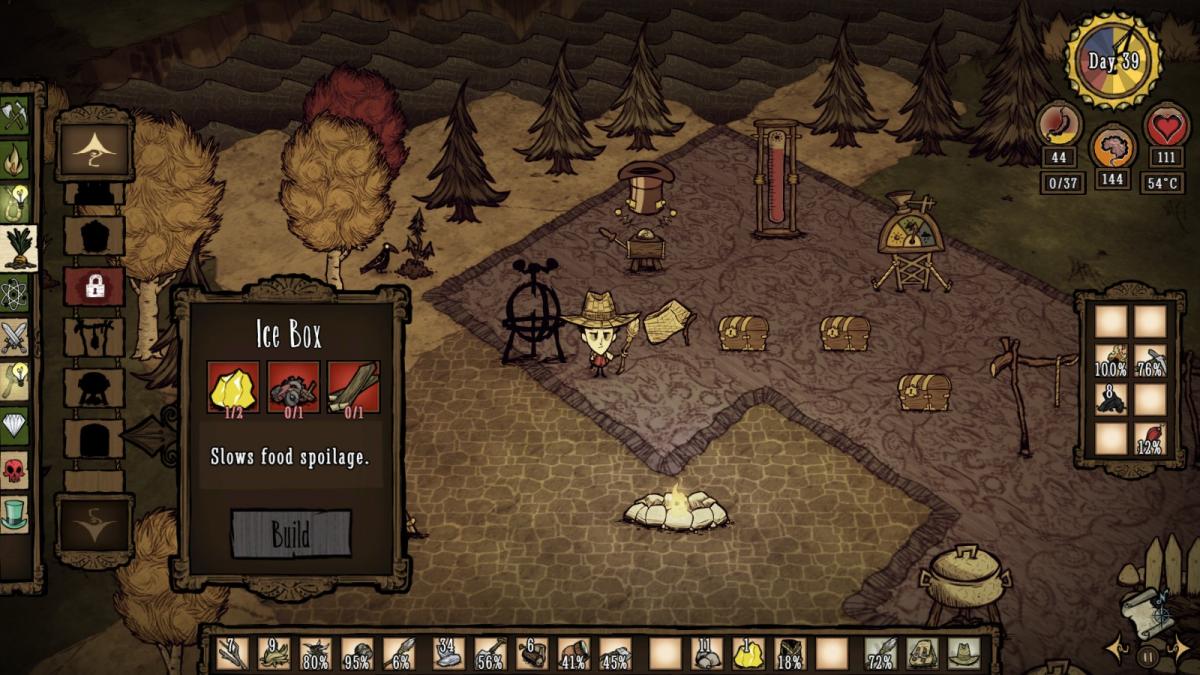
Task: Select the locked Ice Box recipe slot
Action: (x=94, y=287)
